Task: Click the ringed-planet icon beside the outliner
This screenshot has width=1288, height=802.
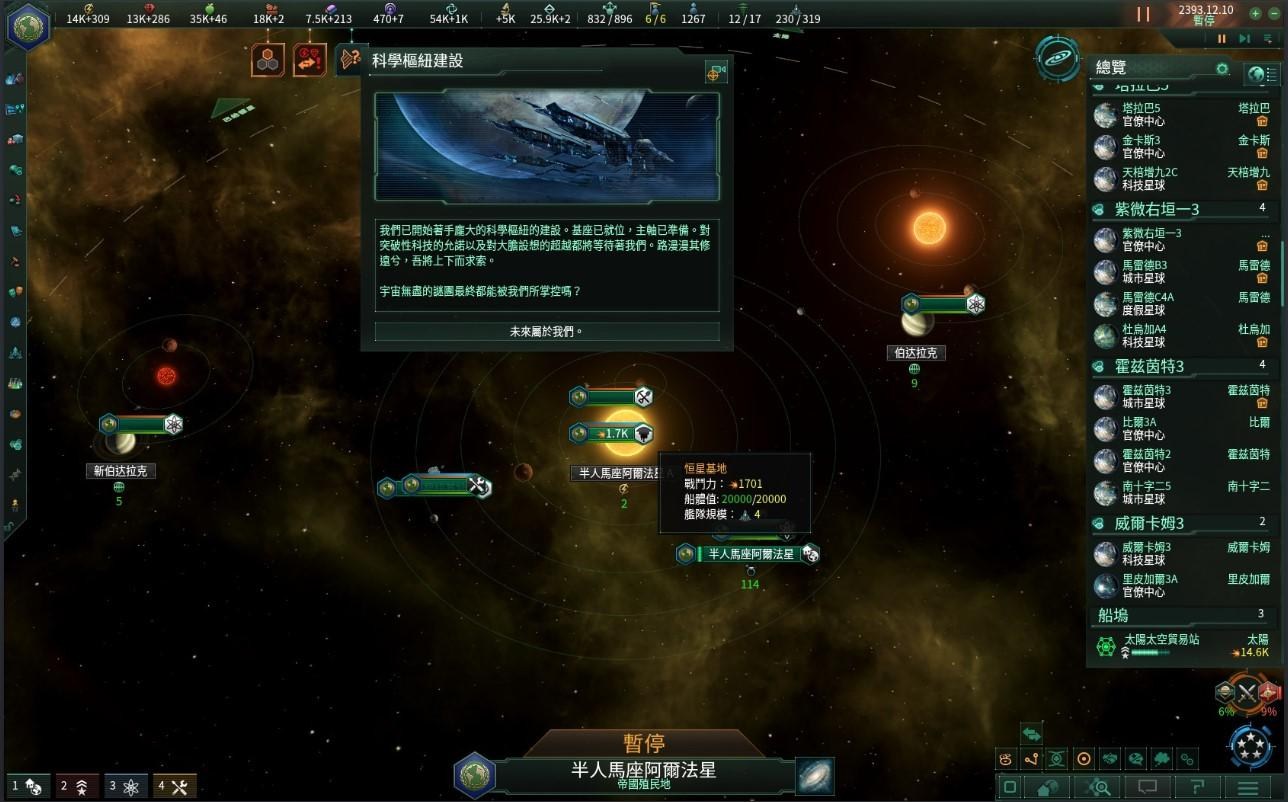Action: pyautogui.click(x=1057, y=59)
